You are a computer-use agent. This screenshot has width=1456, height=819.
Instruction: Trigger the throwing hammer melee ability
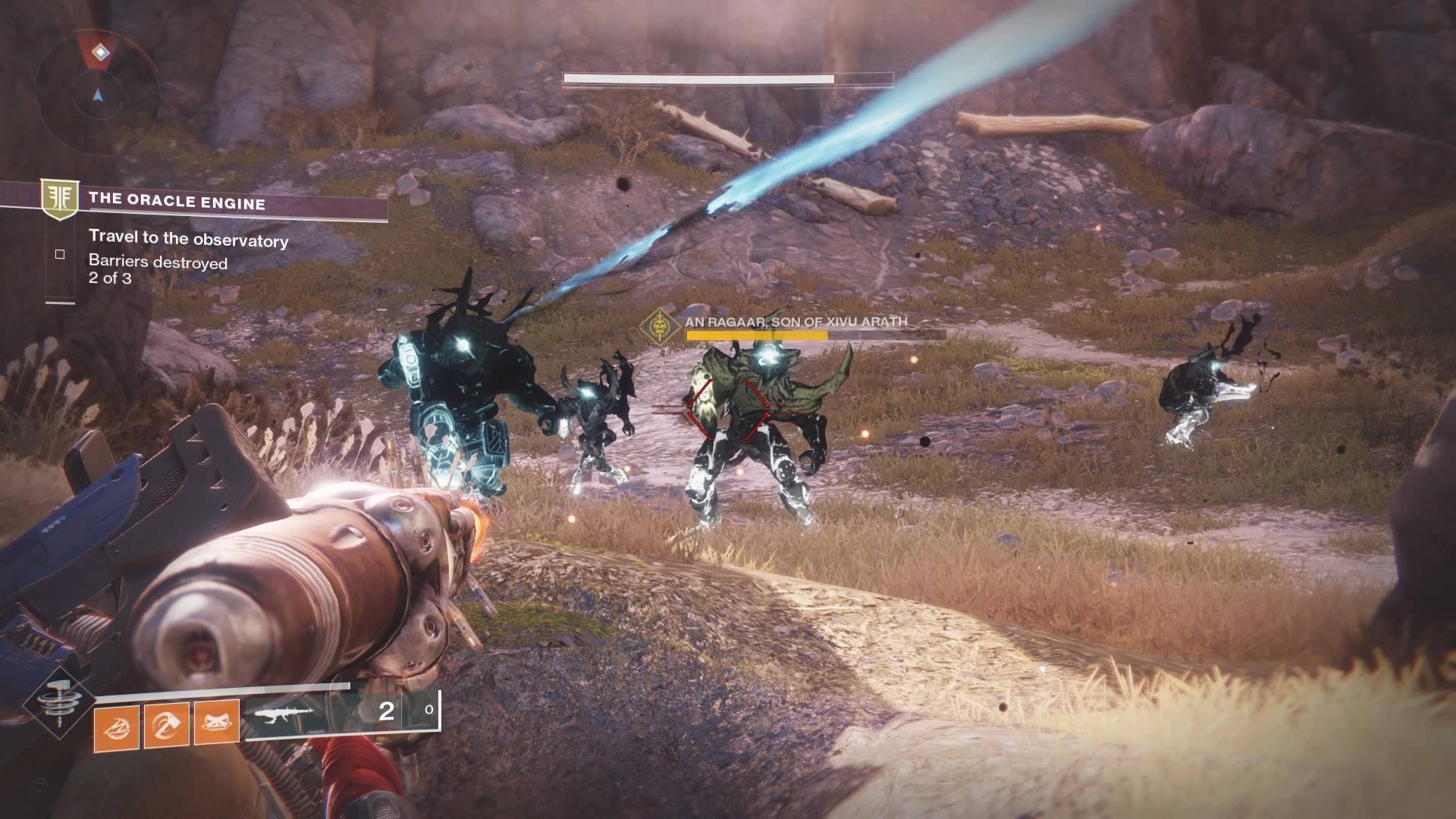167,726
